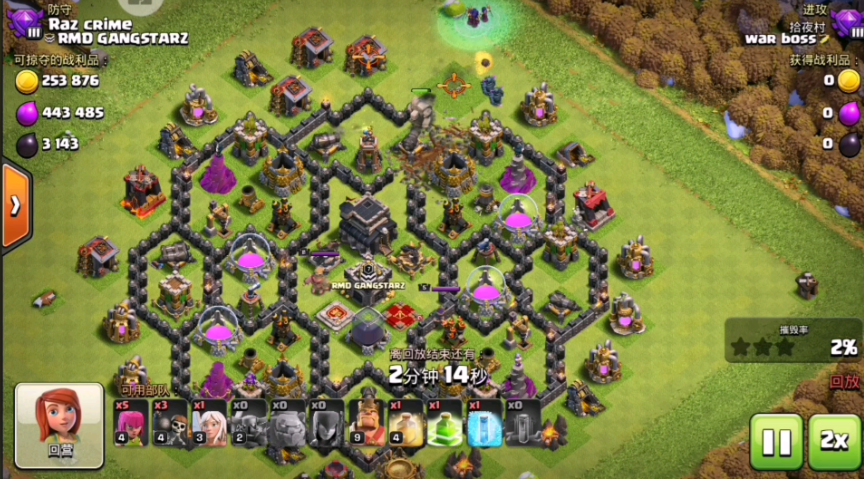Select the Archer troop slot

(132, 423)
